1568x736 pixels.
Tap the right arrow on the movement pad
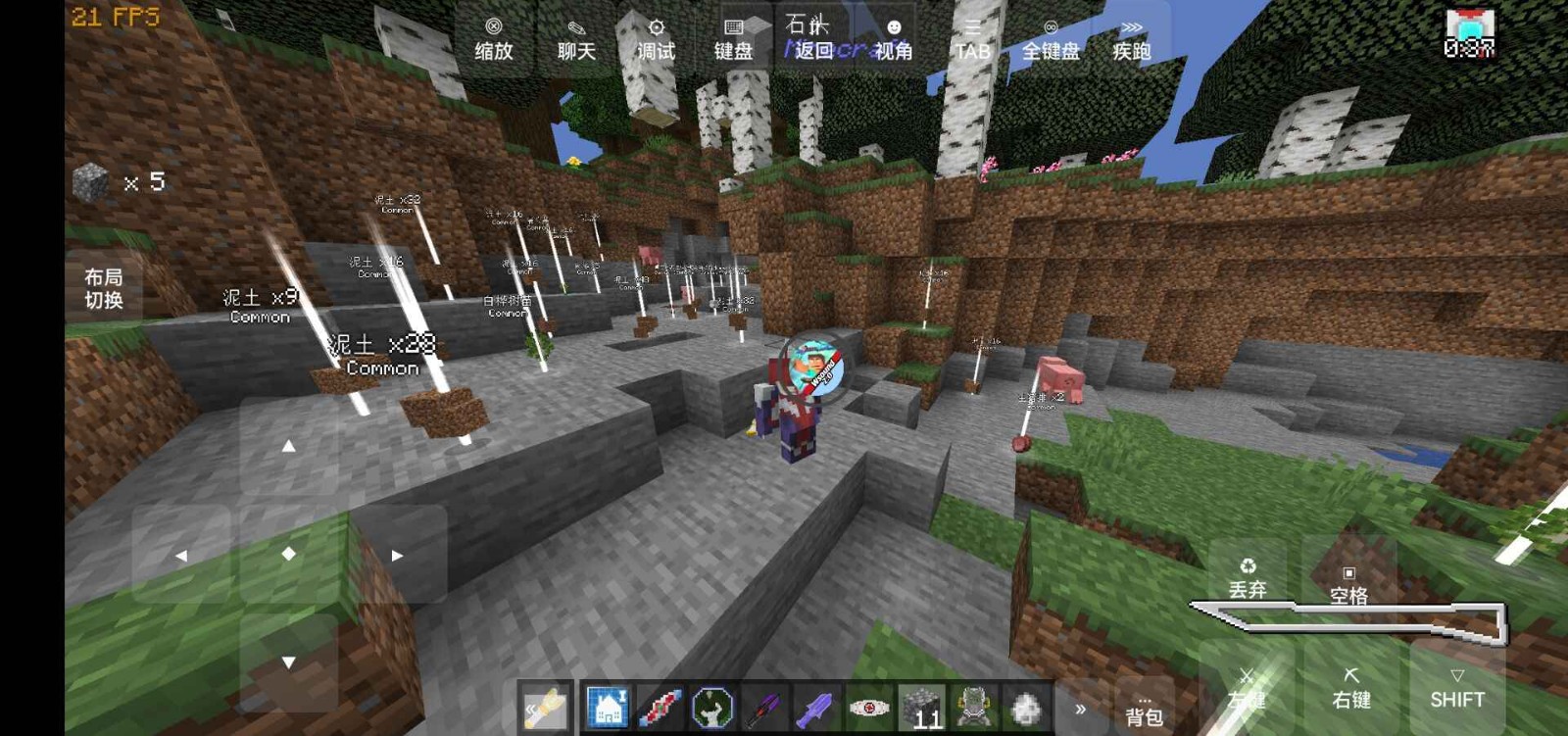397,555
